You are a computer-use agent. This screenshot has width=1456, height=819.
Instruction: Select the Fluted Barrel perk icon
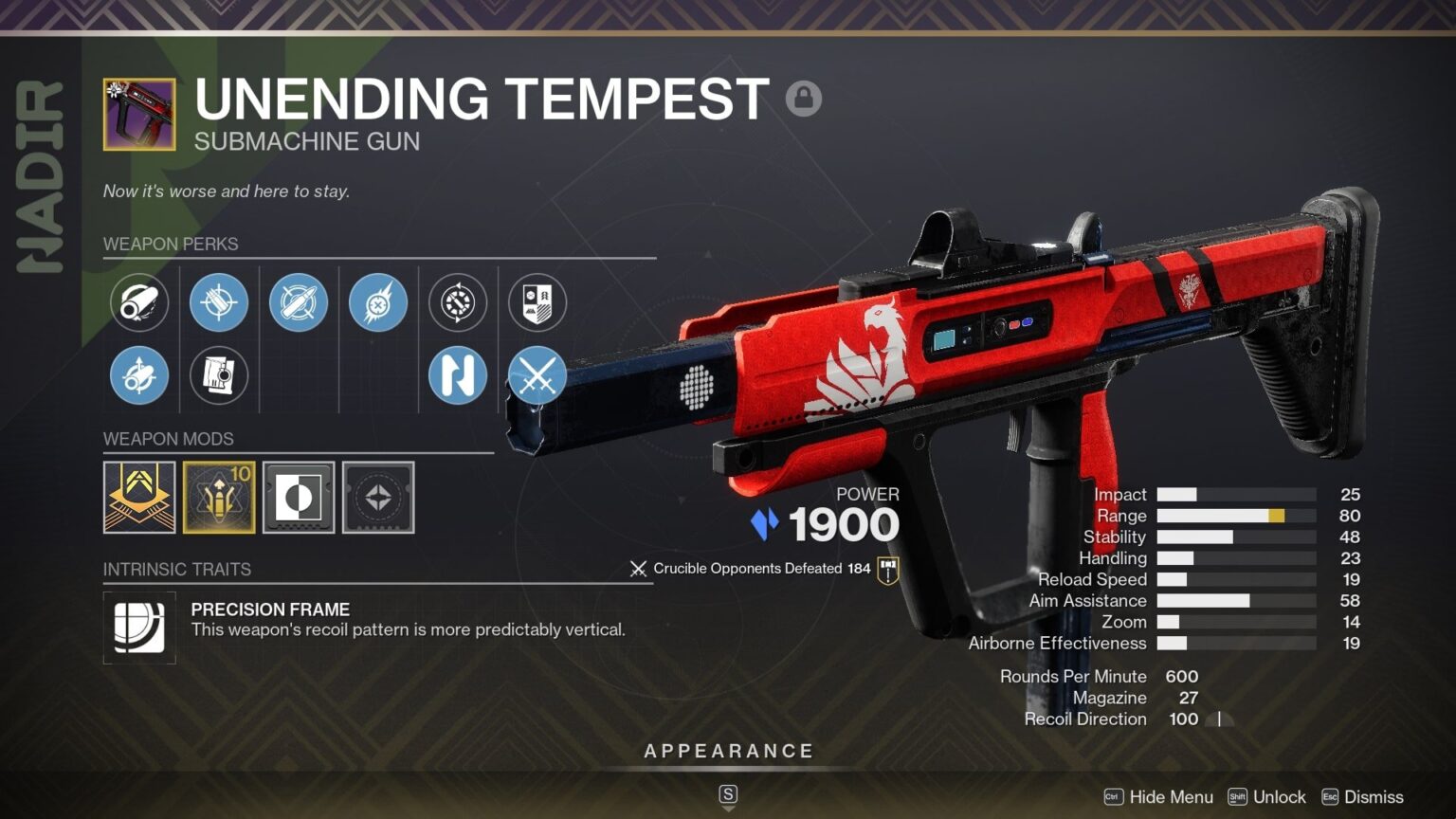coord(138,302)
